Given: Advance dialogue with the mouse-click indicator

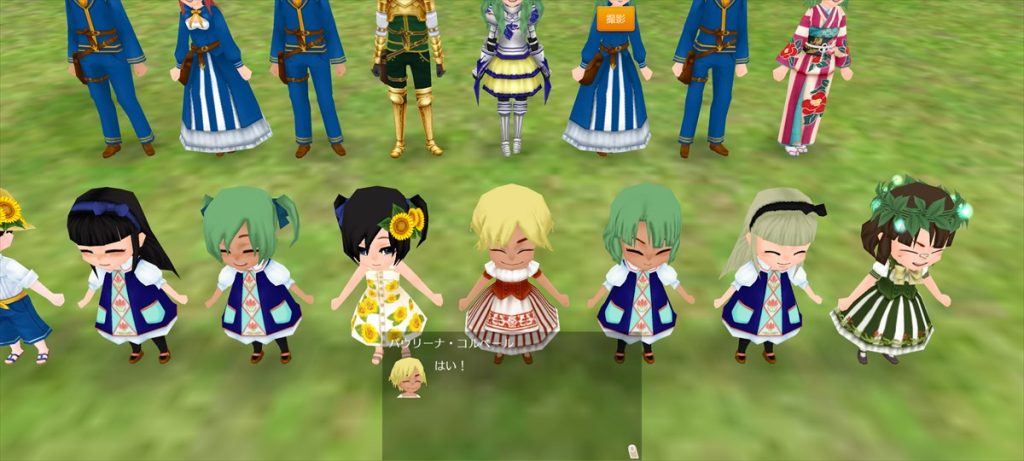Looking at the screenshot, I should tap(629, 449).
